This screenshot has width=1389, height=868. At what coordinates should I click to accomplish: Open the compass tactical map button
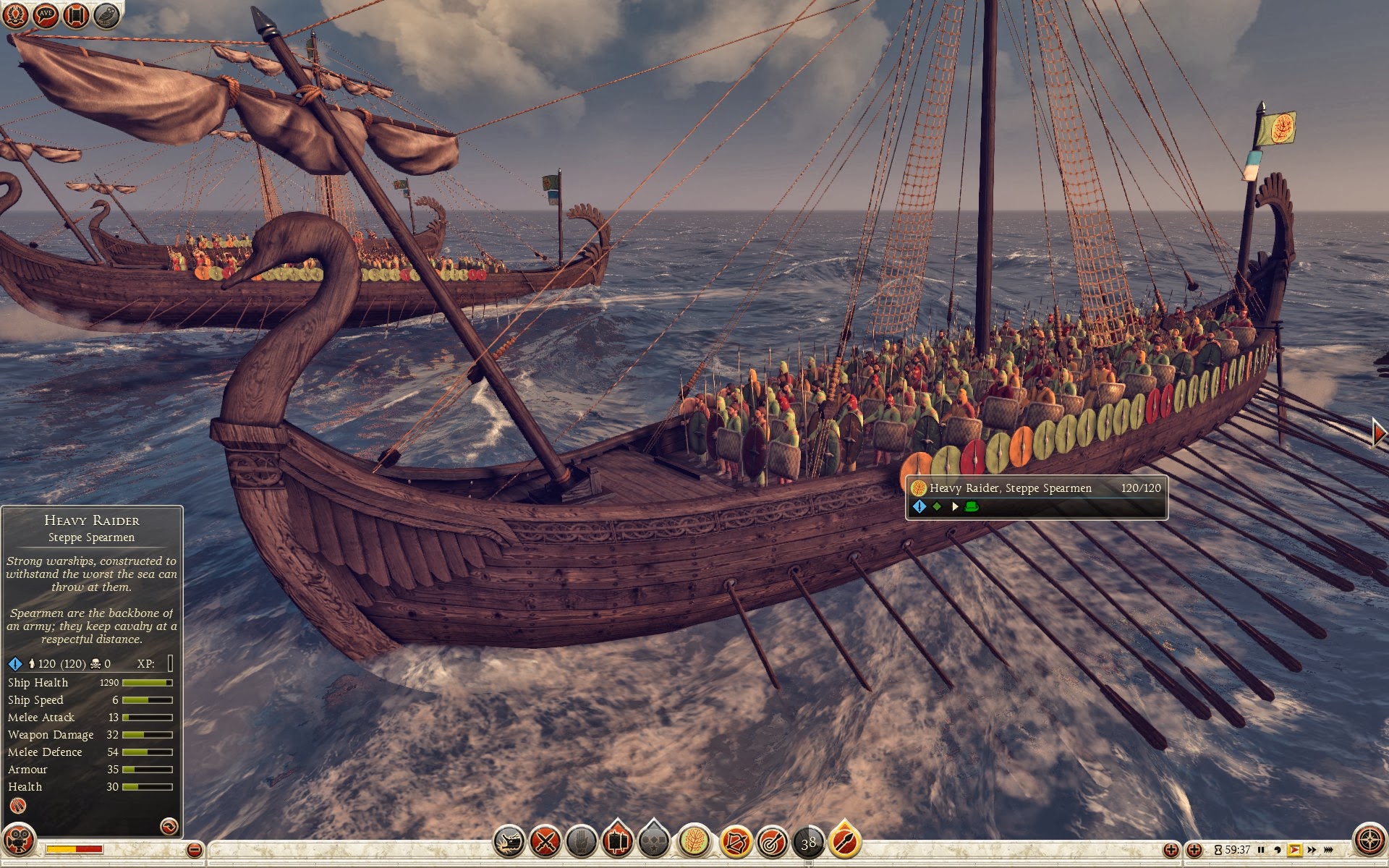point(1369,841)
